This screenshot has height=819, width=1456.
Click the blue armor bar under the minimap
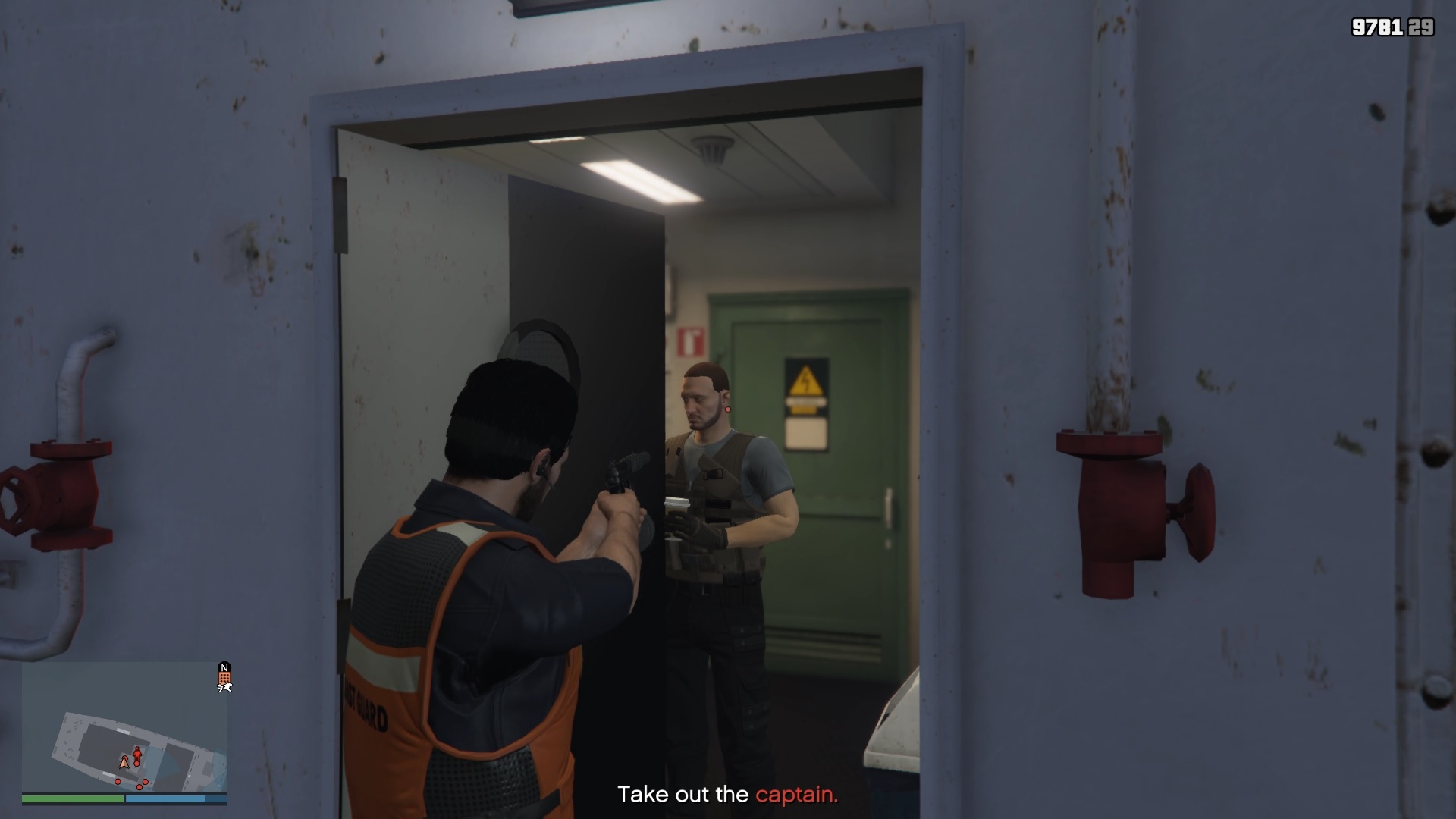165,798
